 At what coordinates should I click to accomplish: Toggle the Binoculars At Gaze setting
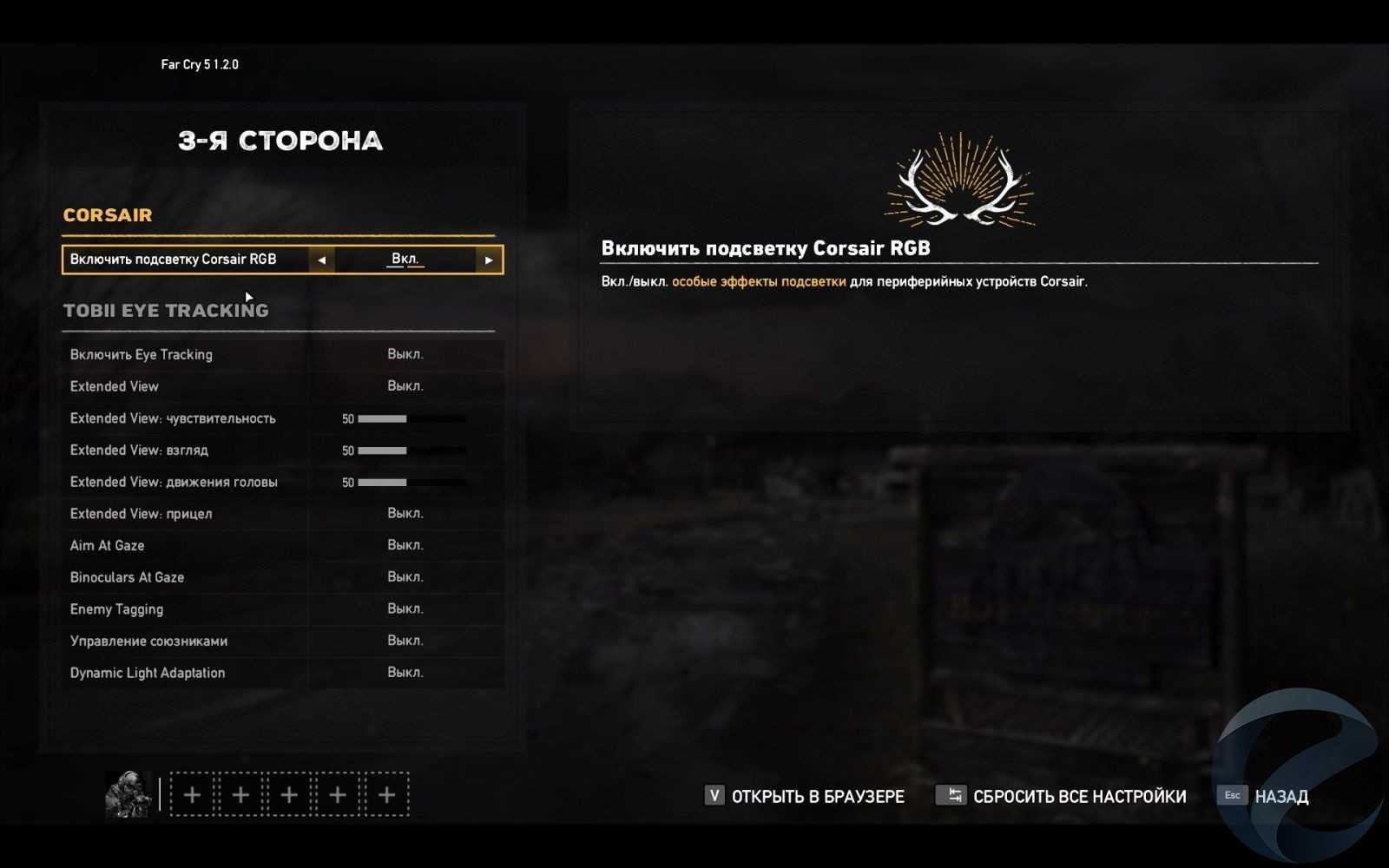(x=405, y=577)
